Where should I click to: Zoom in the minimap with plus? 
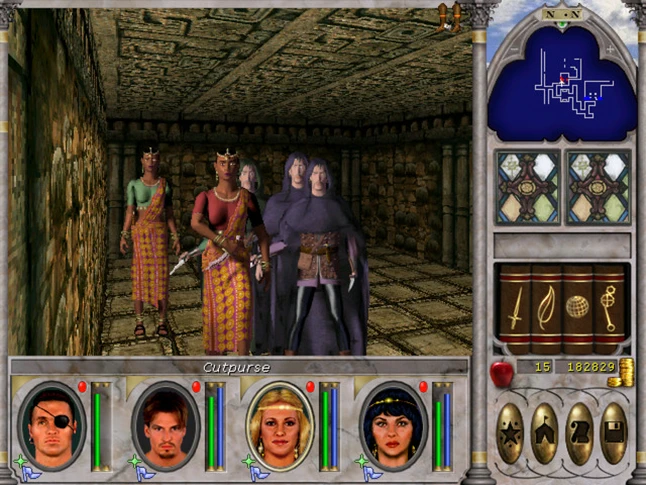pyautogui.click(x=611, y=48)
